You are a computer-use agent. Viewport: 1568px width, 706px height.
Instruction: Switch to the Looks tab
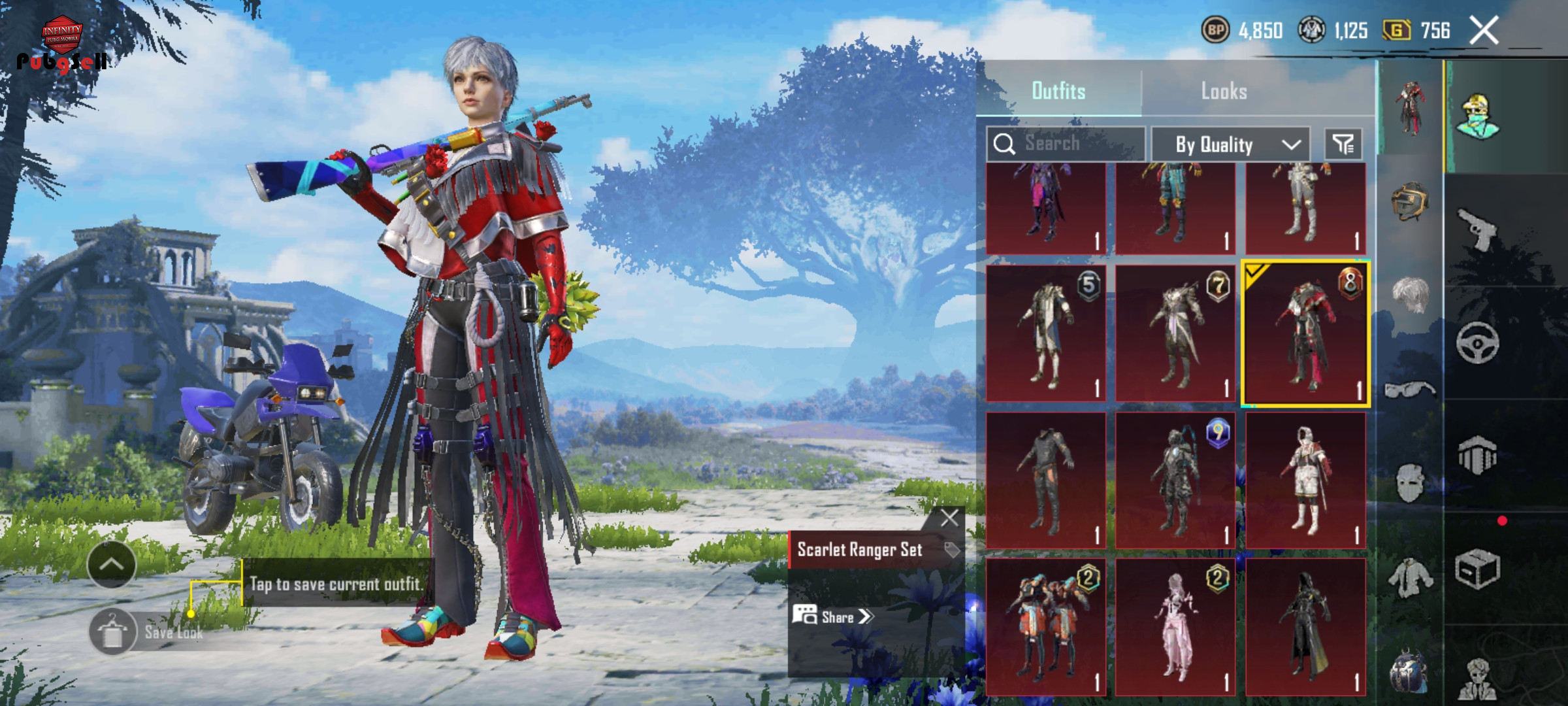tap(1224, 92)
